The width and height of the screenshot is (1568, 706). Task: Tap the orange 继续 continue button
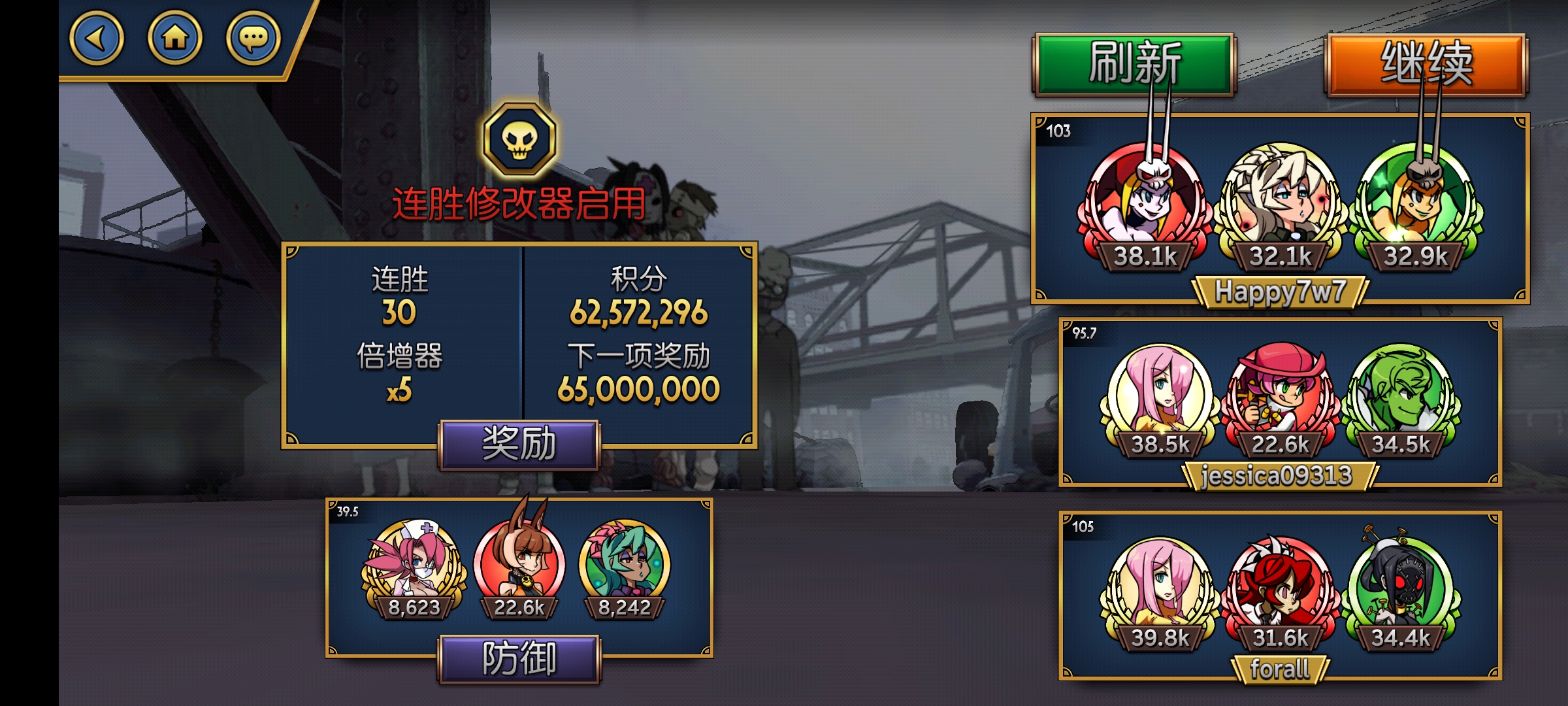[x=1426, y=64]
